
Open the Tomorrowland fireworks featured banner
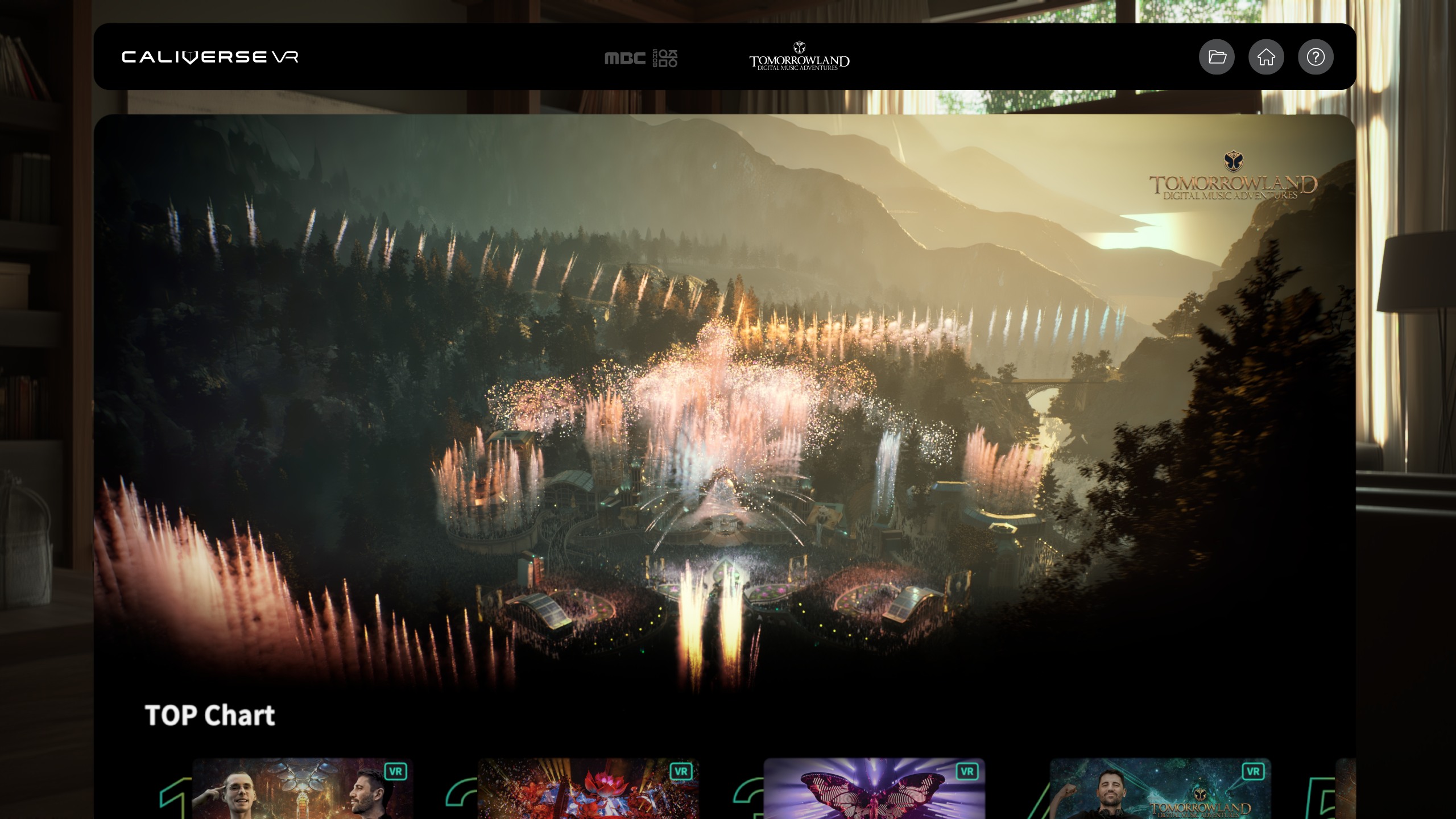pos(725,398)
